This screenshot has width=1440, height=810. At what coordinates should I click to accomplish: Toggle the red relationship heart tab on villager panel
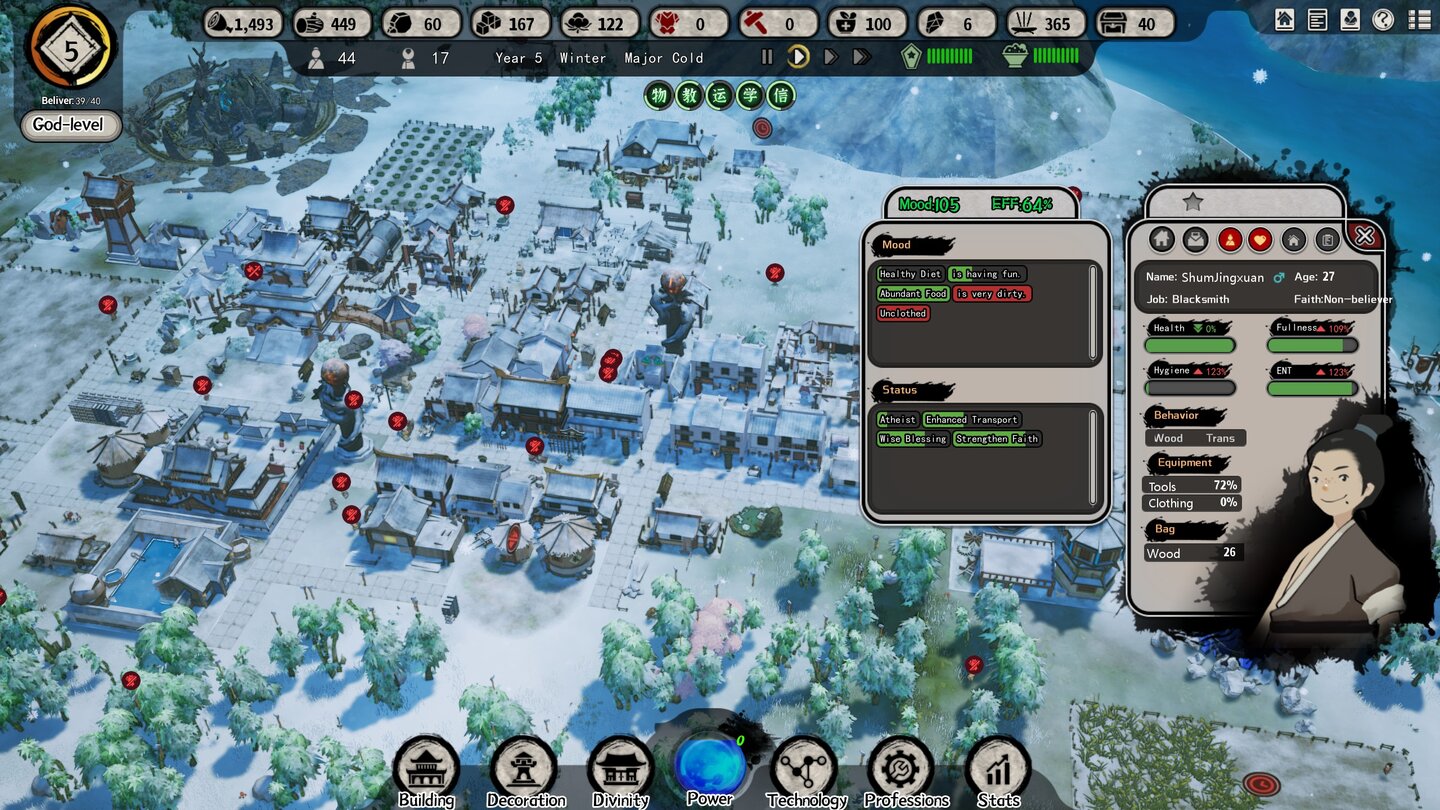point(1260,240)
